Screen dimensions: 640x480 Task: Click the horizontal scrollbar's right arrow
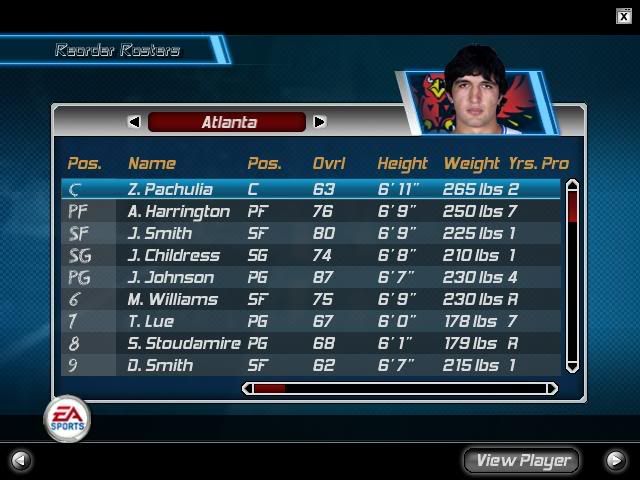[552, 388]
